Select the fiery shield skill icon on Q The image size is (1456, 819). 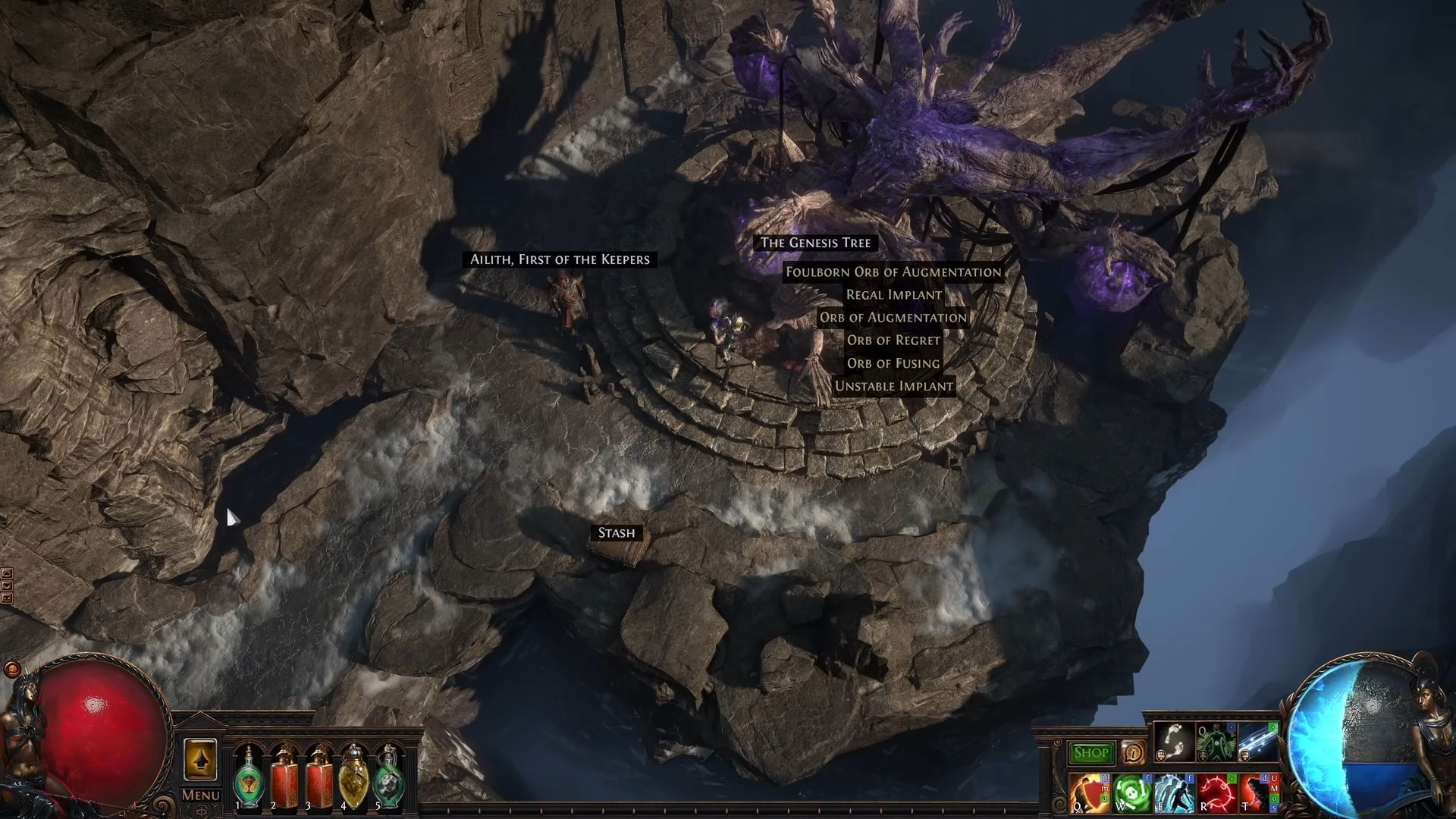tap(1089, 792)
